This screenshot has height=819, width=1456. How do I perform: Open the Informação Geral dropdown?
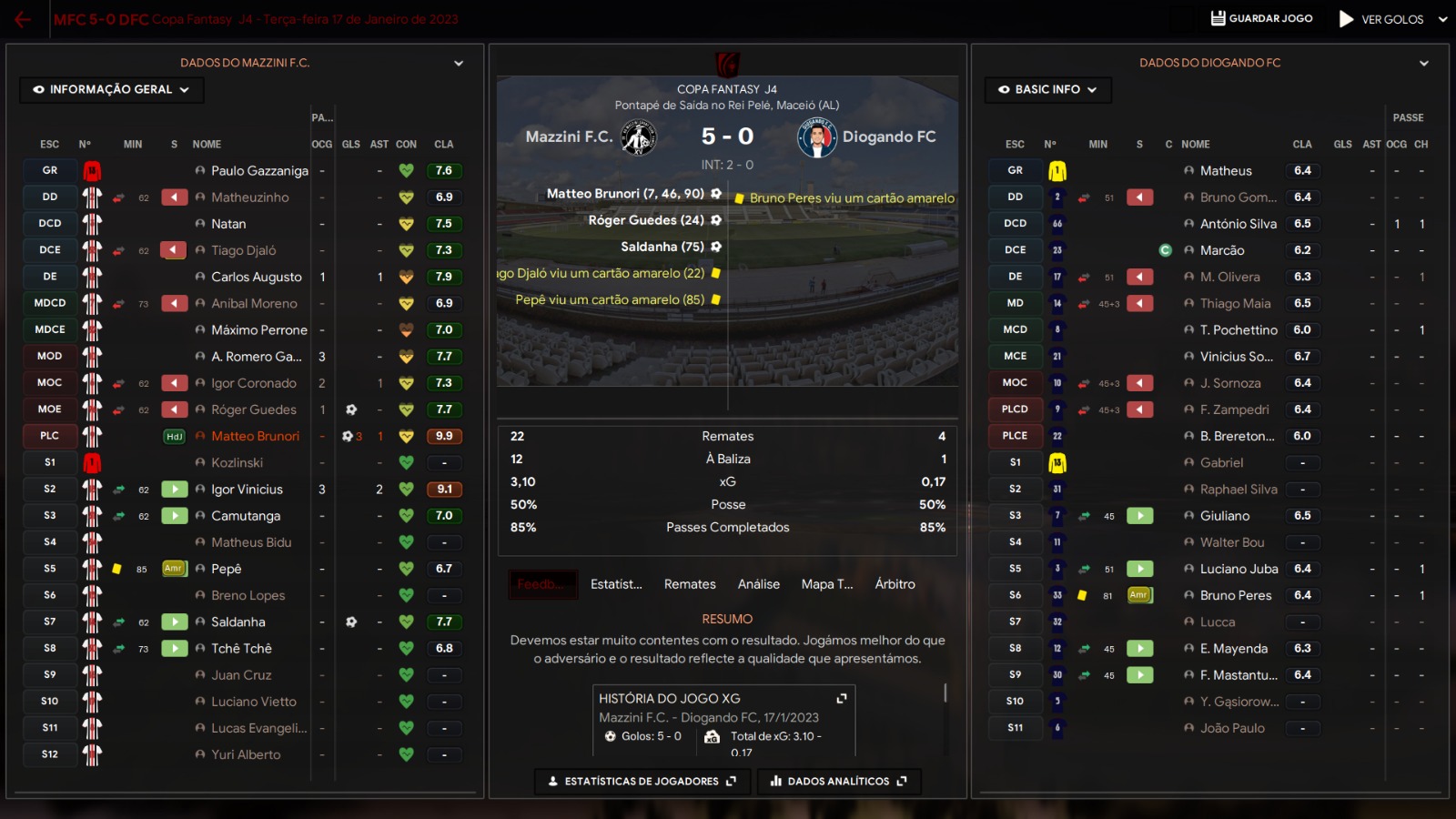pos(111,89)
